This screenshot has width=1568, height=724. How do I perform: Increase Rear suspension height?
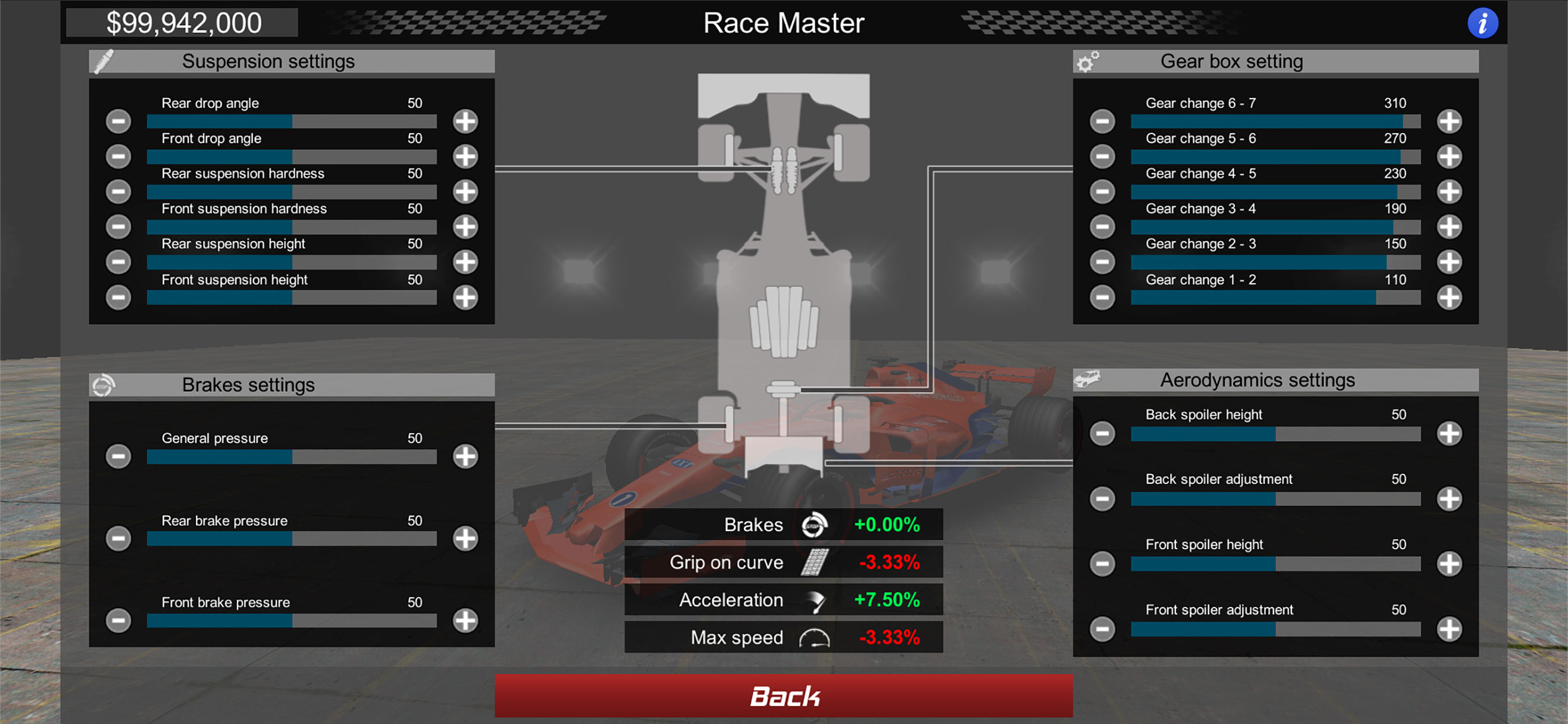coord(465,262)
